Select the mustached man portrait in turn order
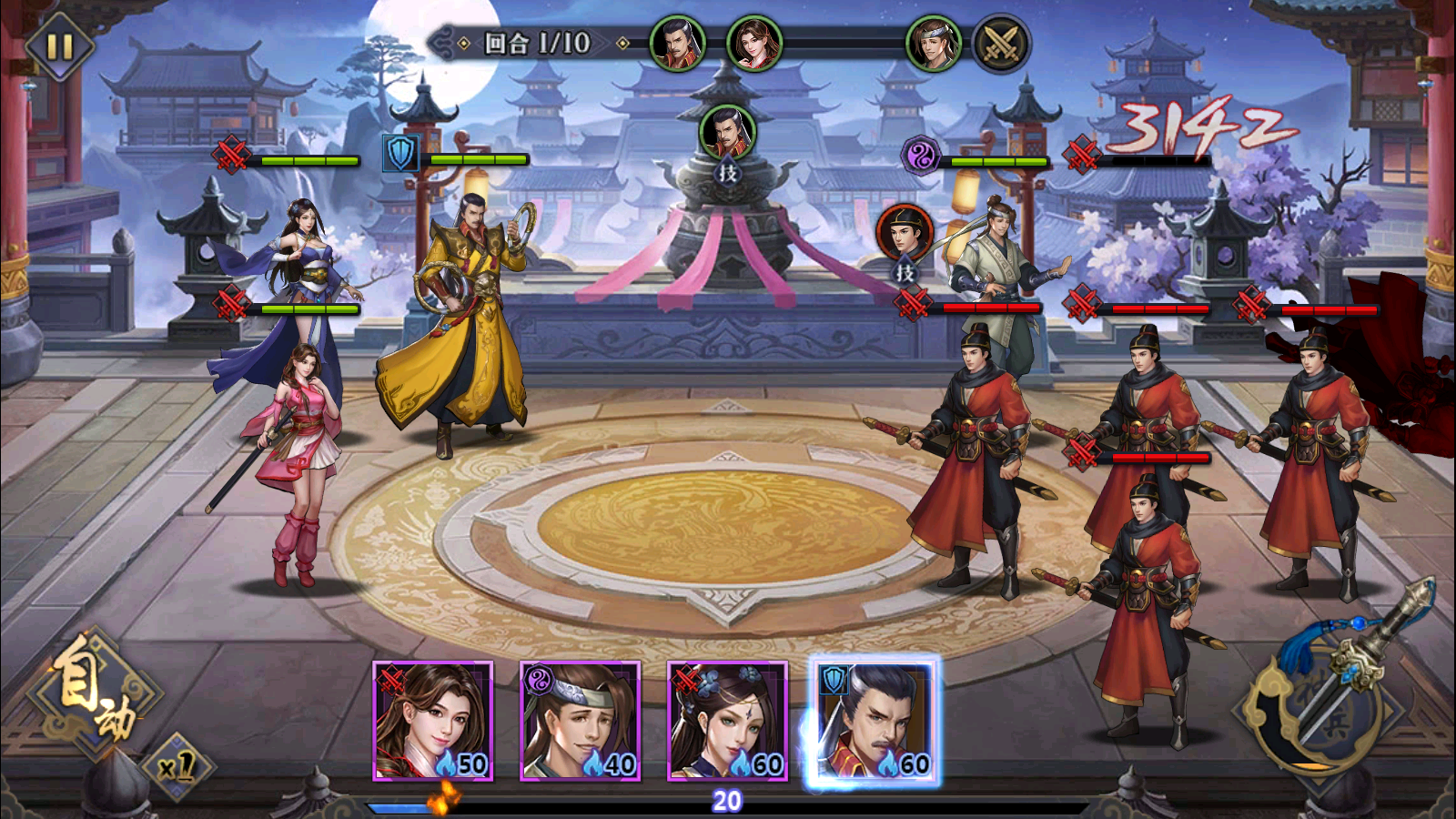 pos(678,44)
